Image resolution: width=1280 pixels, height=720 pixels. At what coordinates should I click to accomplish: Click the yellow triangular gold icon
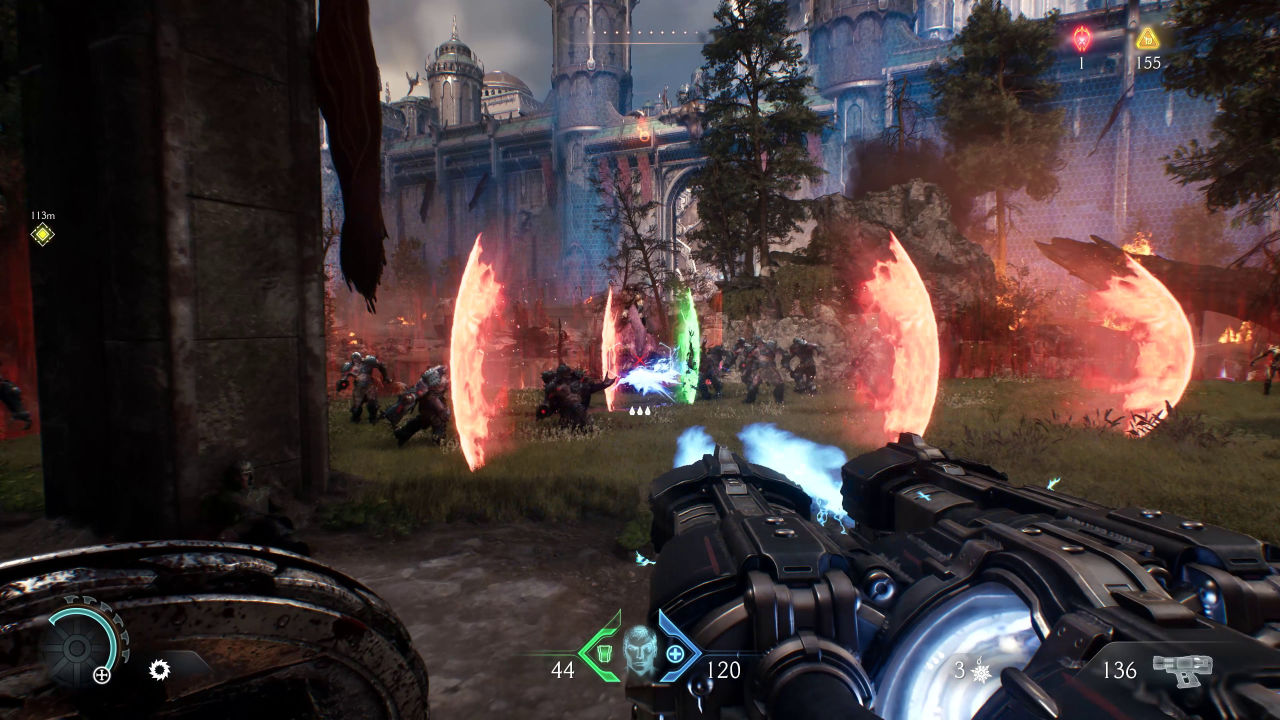pyautogui.click(x=1147, y=39)
